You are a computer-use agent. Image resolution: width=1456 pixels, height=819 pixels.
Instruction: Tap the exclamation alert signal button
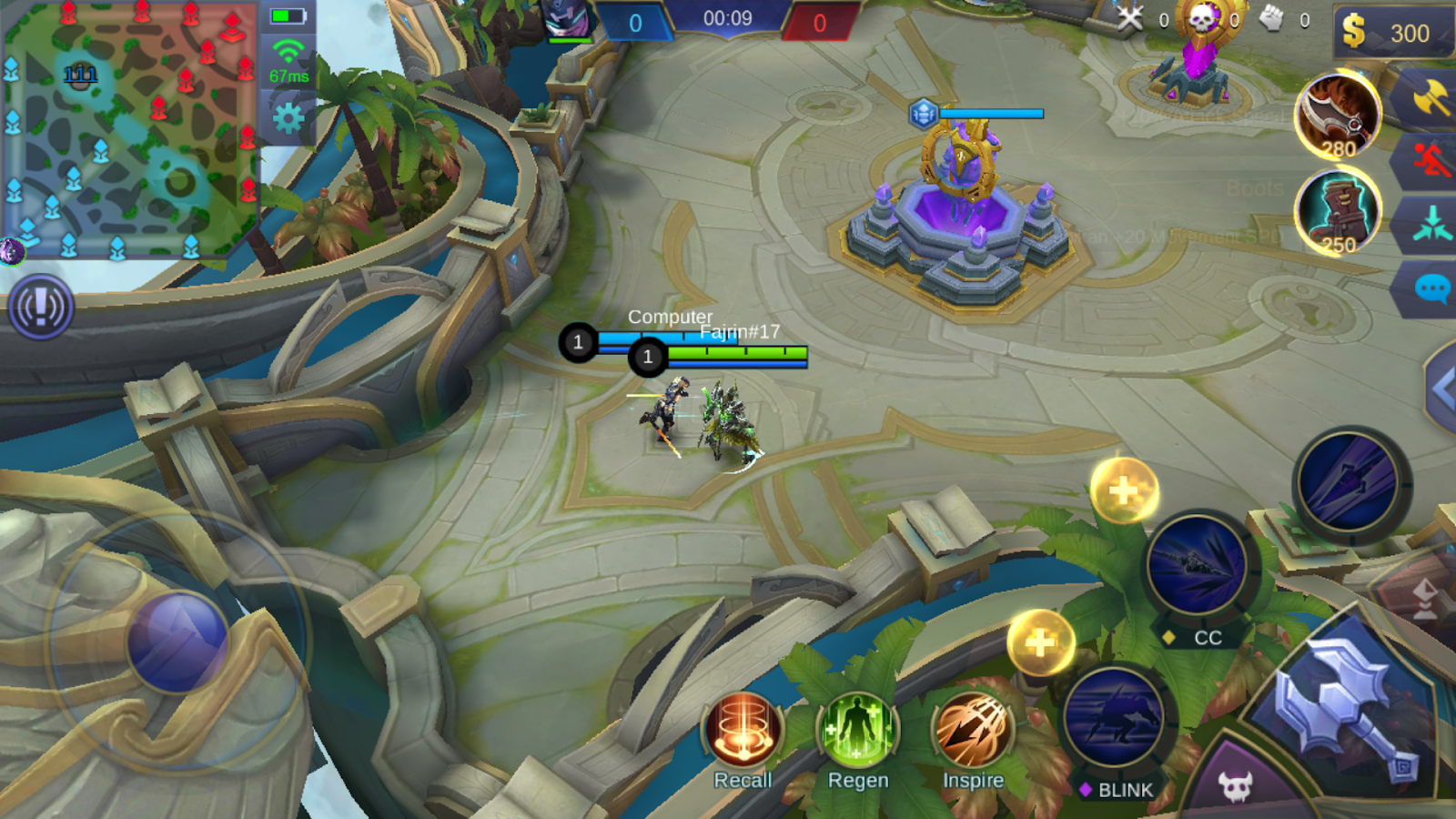point(41,308)
